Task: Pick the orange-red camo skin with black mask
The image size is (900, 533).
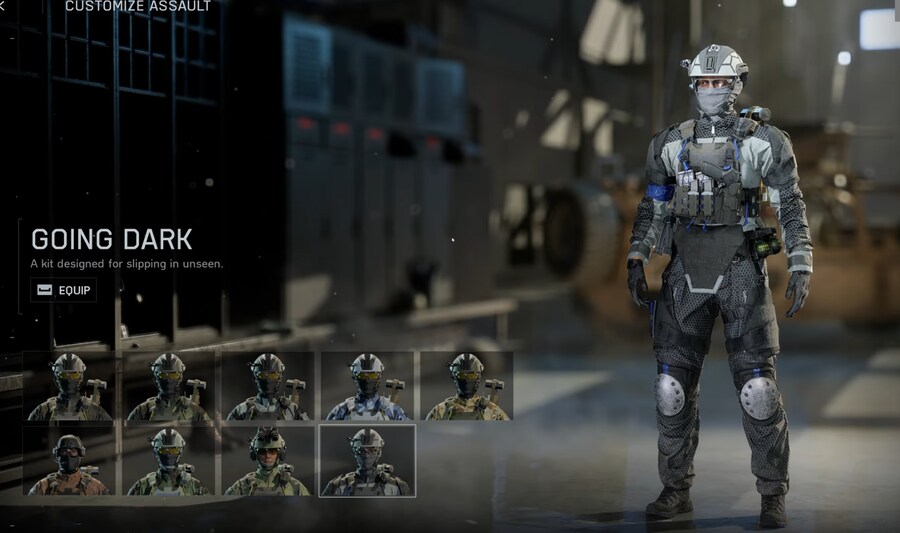Action: click(69, 461)
